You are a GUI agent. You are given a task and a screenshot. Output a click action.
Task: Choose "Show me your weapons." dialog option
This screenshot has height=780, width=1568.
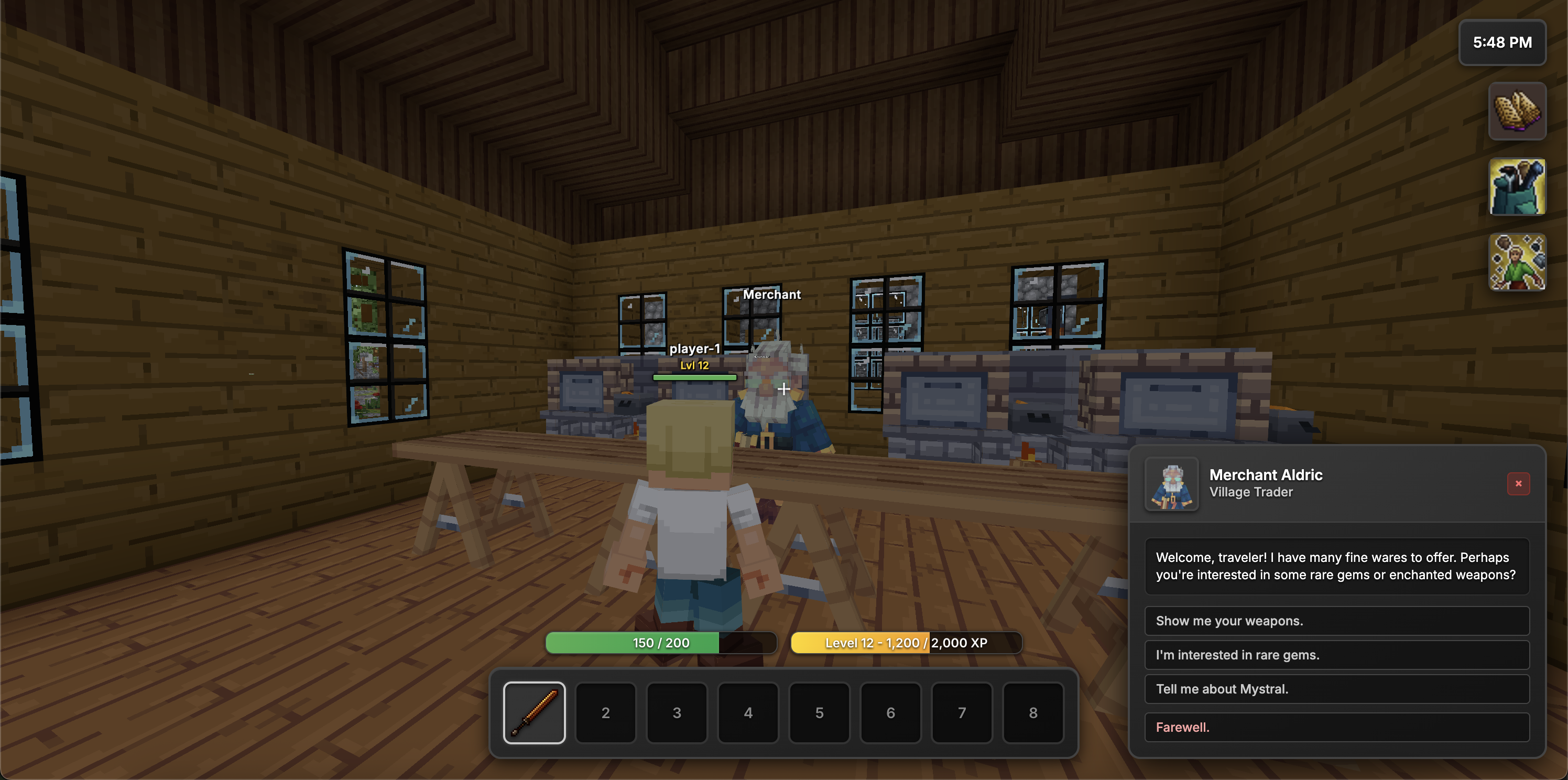pos(1336,621)
